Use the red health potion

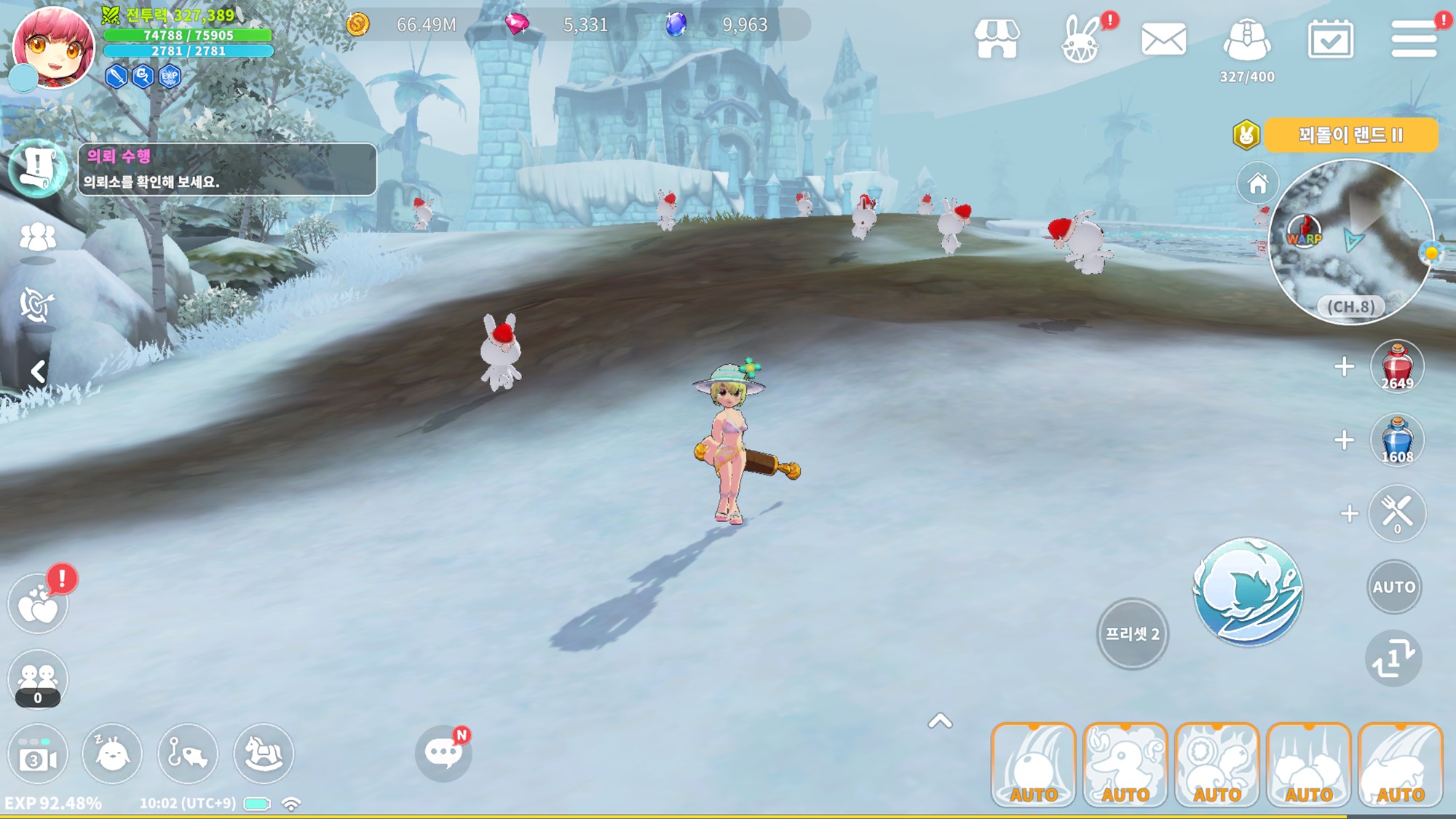pyautogui.click(x=1396, y=366)
